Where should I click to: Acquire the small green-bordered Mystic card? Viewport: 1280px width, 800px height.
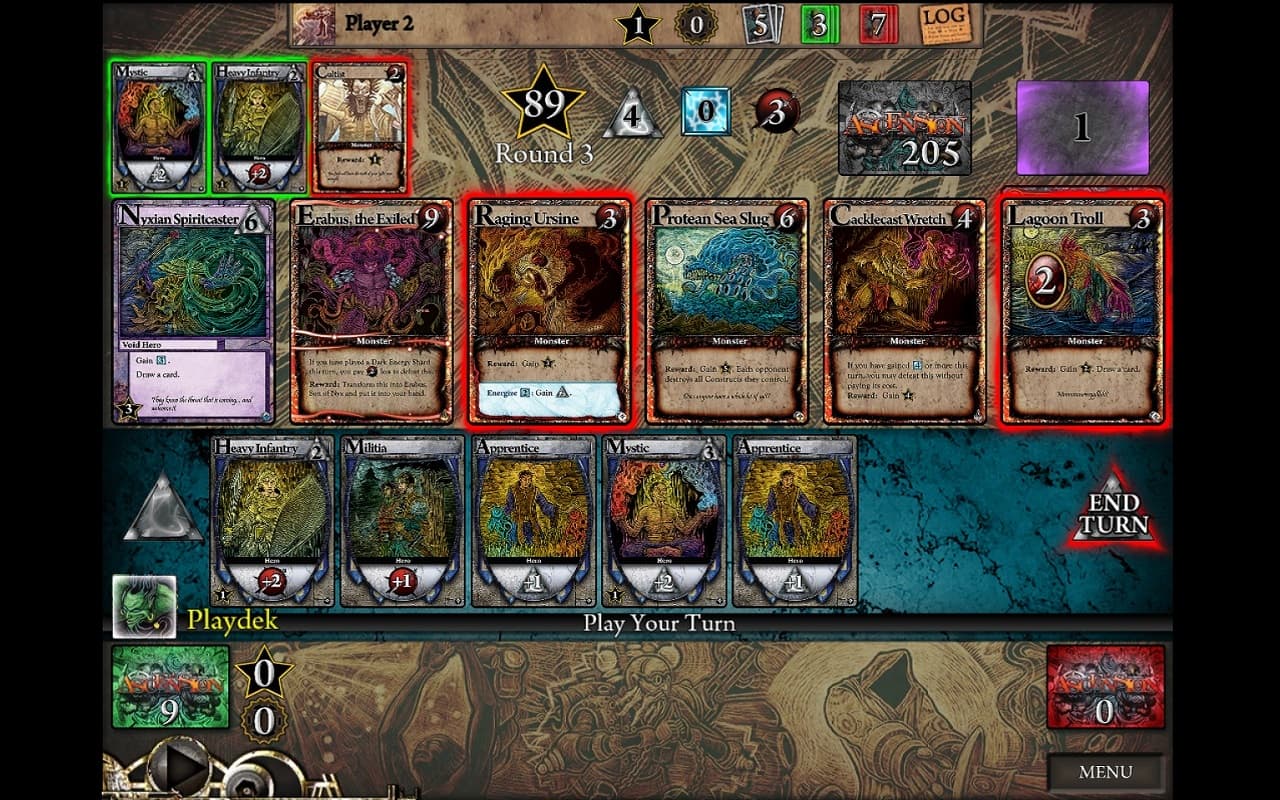point(160,127)
